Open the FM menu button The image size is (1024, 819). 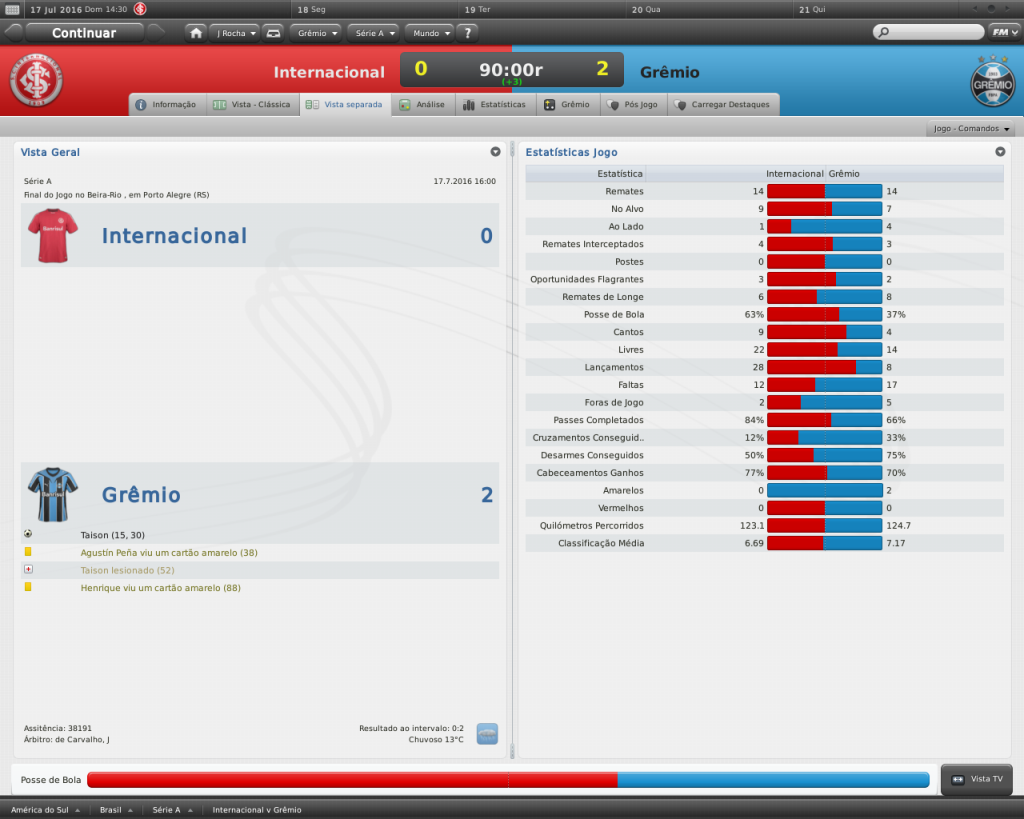[x=1001, y=32]
